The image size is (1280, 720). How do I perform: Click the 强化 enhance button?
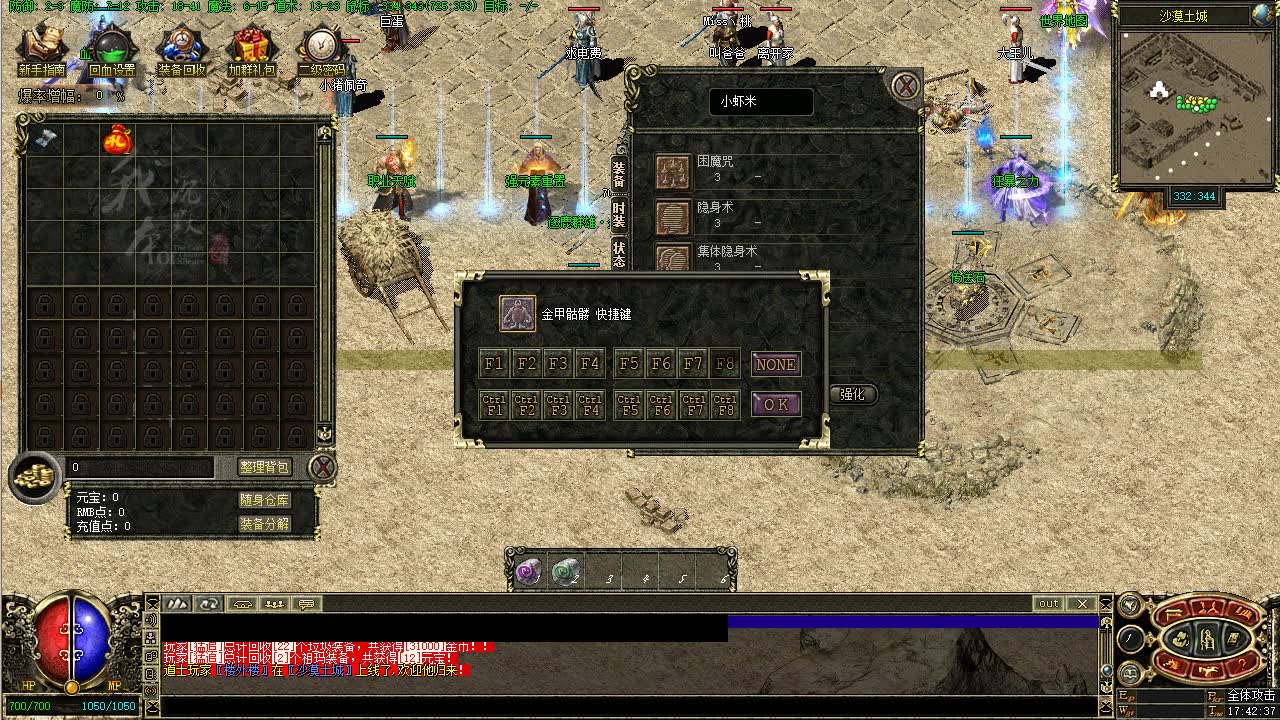[852, 395]
